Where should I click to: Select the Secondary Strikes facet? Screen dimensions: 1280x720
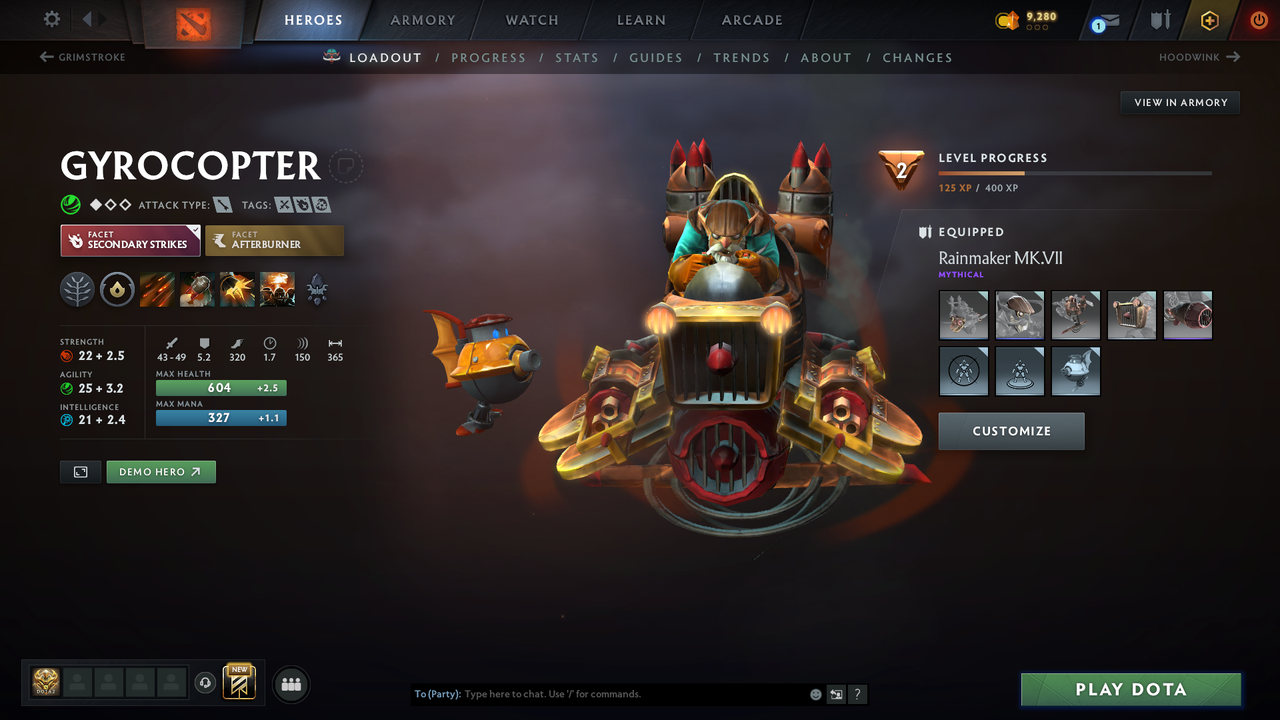(x=130, y=240)
